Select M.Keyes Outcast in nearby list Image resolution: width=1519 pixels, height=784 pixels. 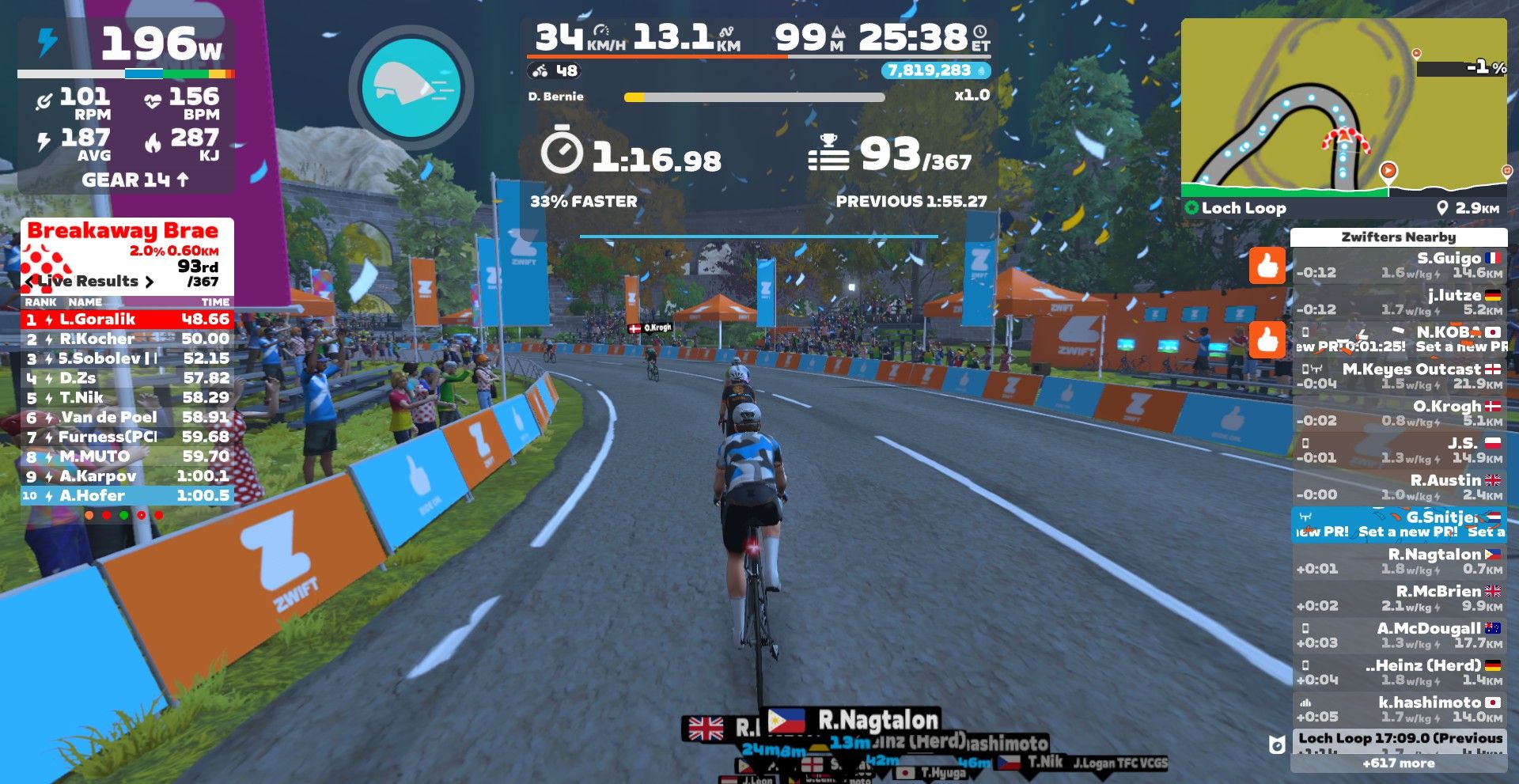pos(1399,377)
